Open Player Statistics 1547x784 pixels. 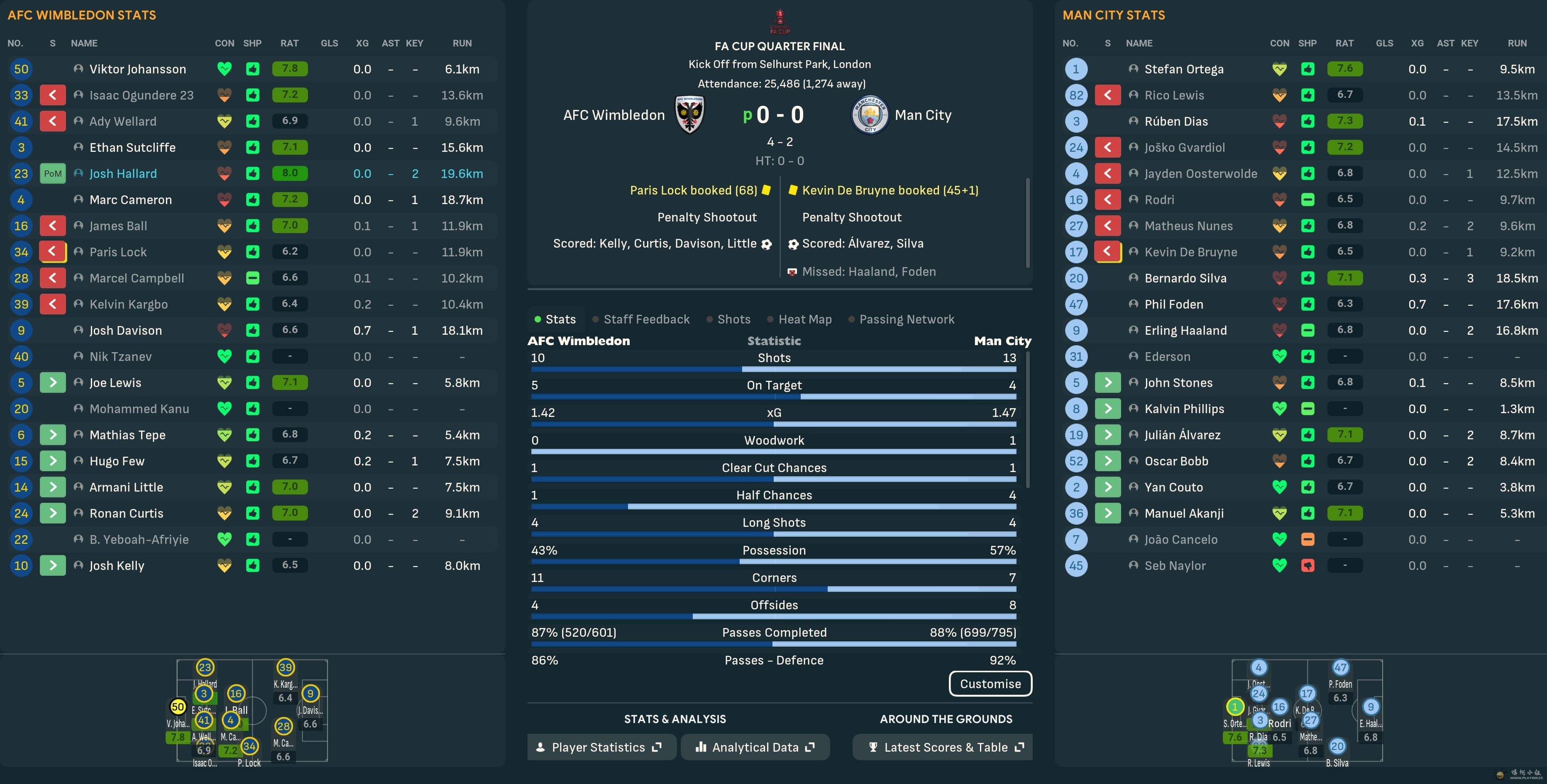coord(601,747)
